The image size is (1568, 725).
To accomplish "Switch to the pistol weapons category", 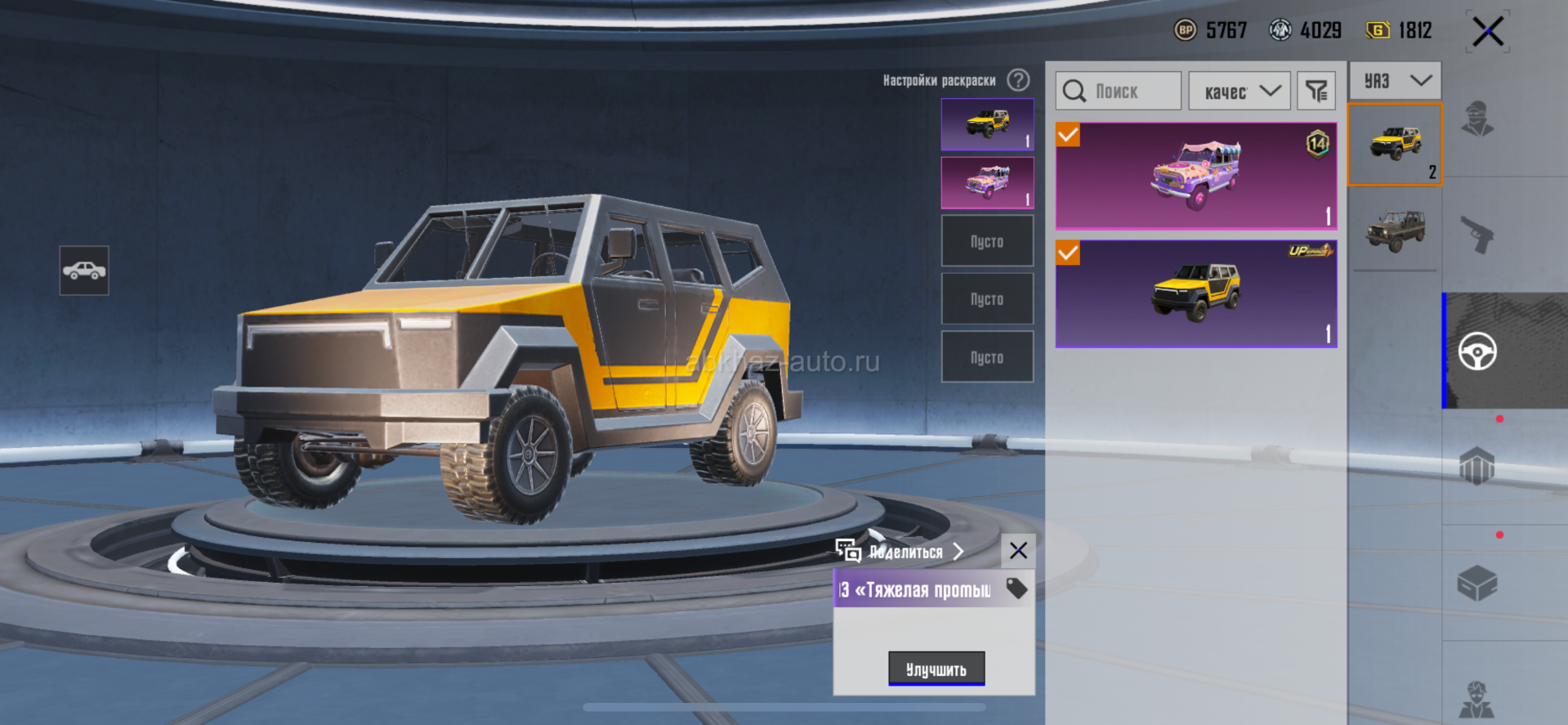I will tap(1477, 235).
